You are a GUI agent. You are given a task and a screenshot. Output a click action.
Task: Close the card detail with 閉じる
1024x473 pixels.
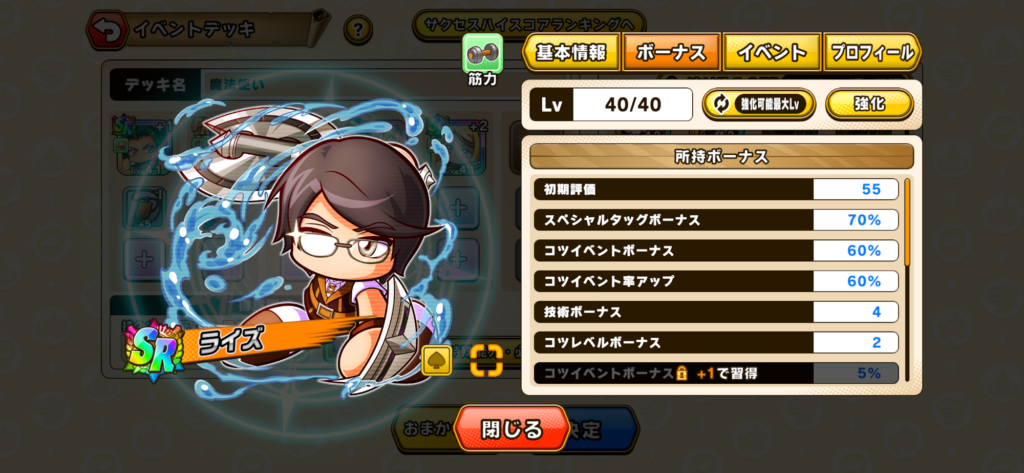(x=511, y=429)
